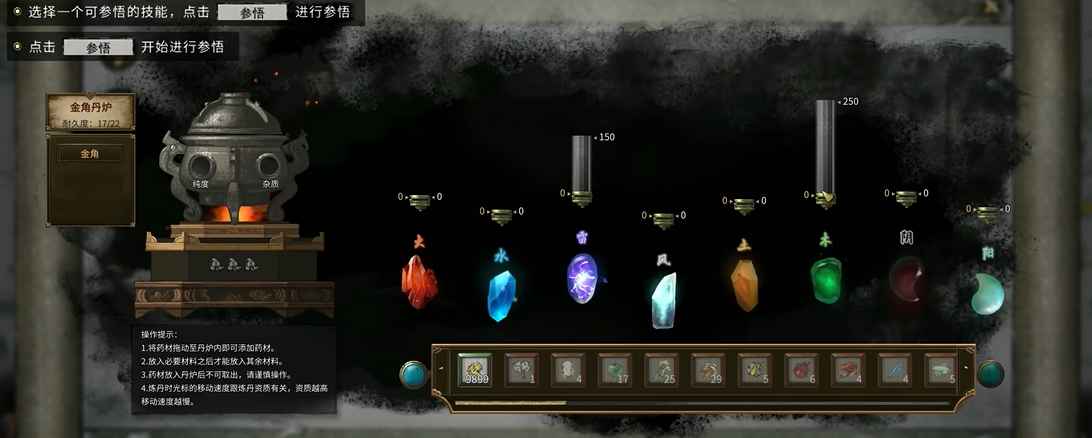Select the green wood element gem
1092x438 pixels.
825,280
